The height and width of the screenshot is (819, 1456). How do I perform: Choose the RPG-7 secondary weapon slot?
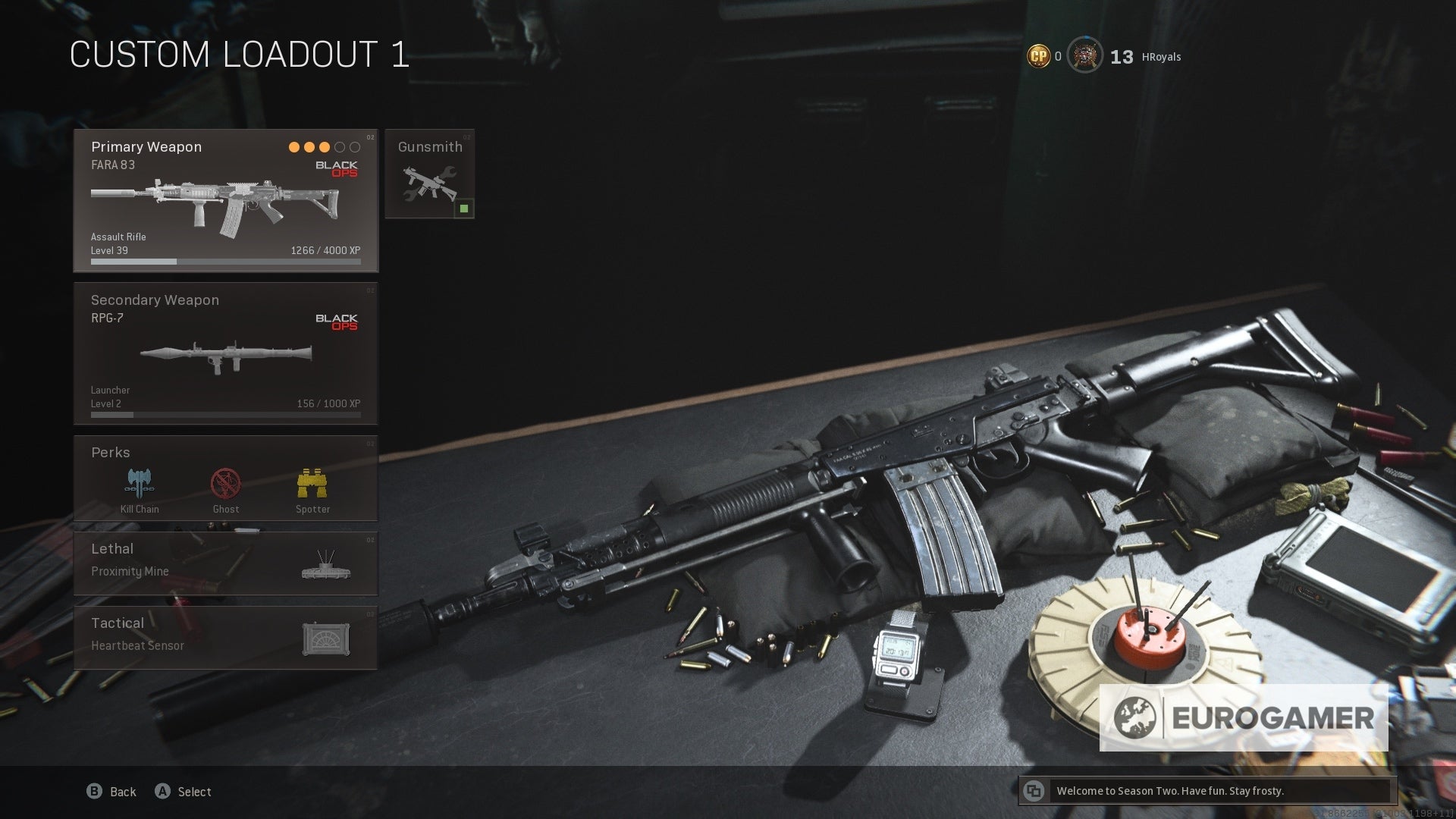pyautogui.click(x=225, y=353)
